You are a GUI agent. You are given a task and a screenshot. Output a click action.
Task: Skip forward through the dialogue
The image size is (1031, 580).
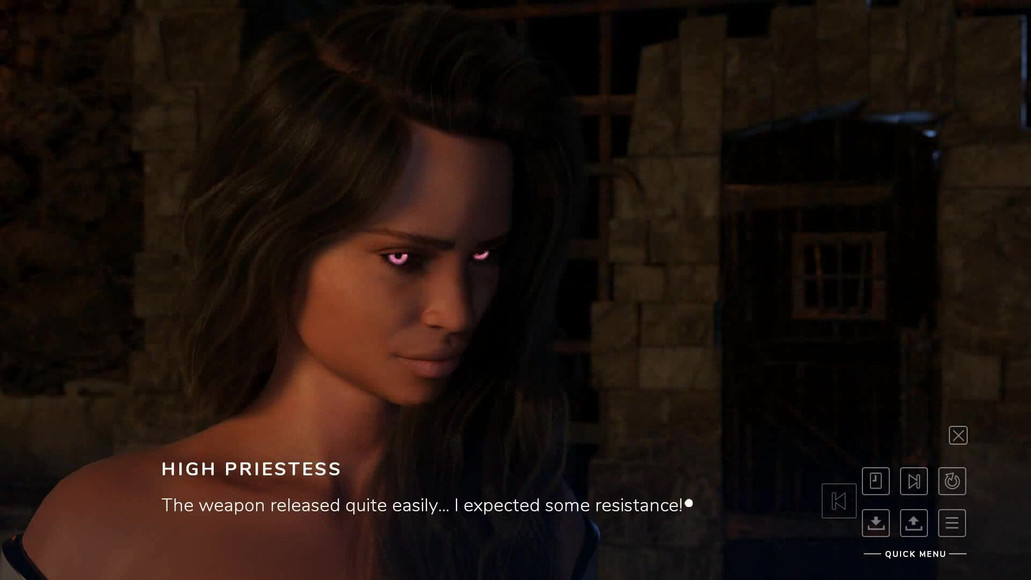(914, 481)
